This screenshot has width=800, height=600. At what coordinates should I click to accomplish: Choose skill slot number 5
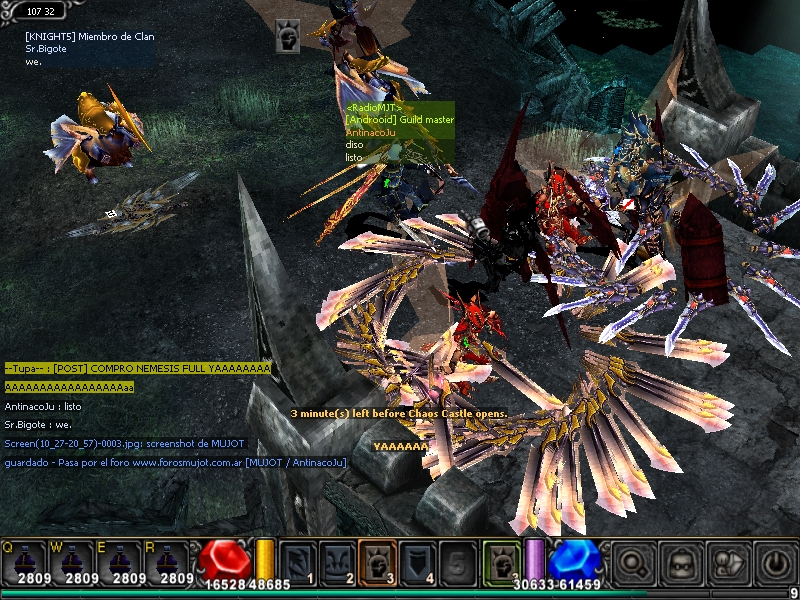(457, 562)
